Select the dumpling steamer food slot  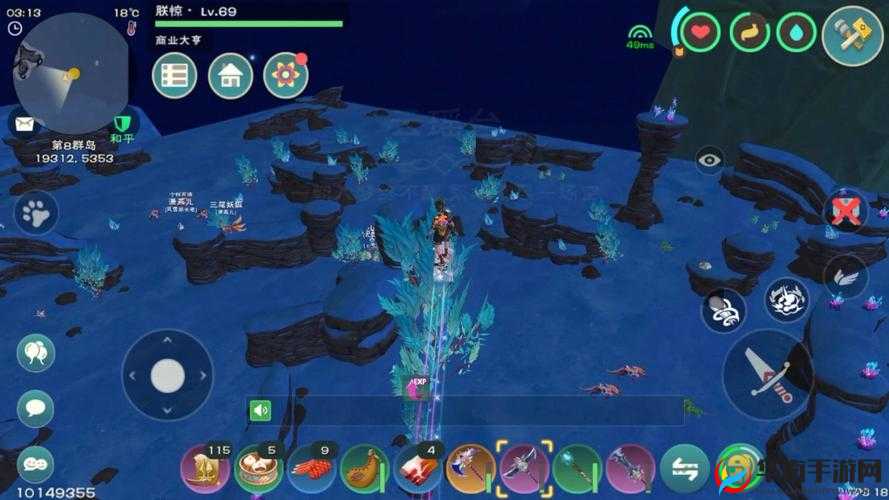pos(259,467)
